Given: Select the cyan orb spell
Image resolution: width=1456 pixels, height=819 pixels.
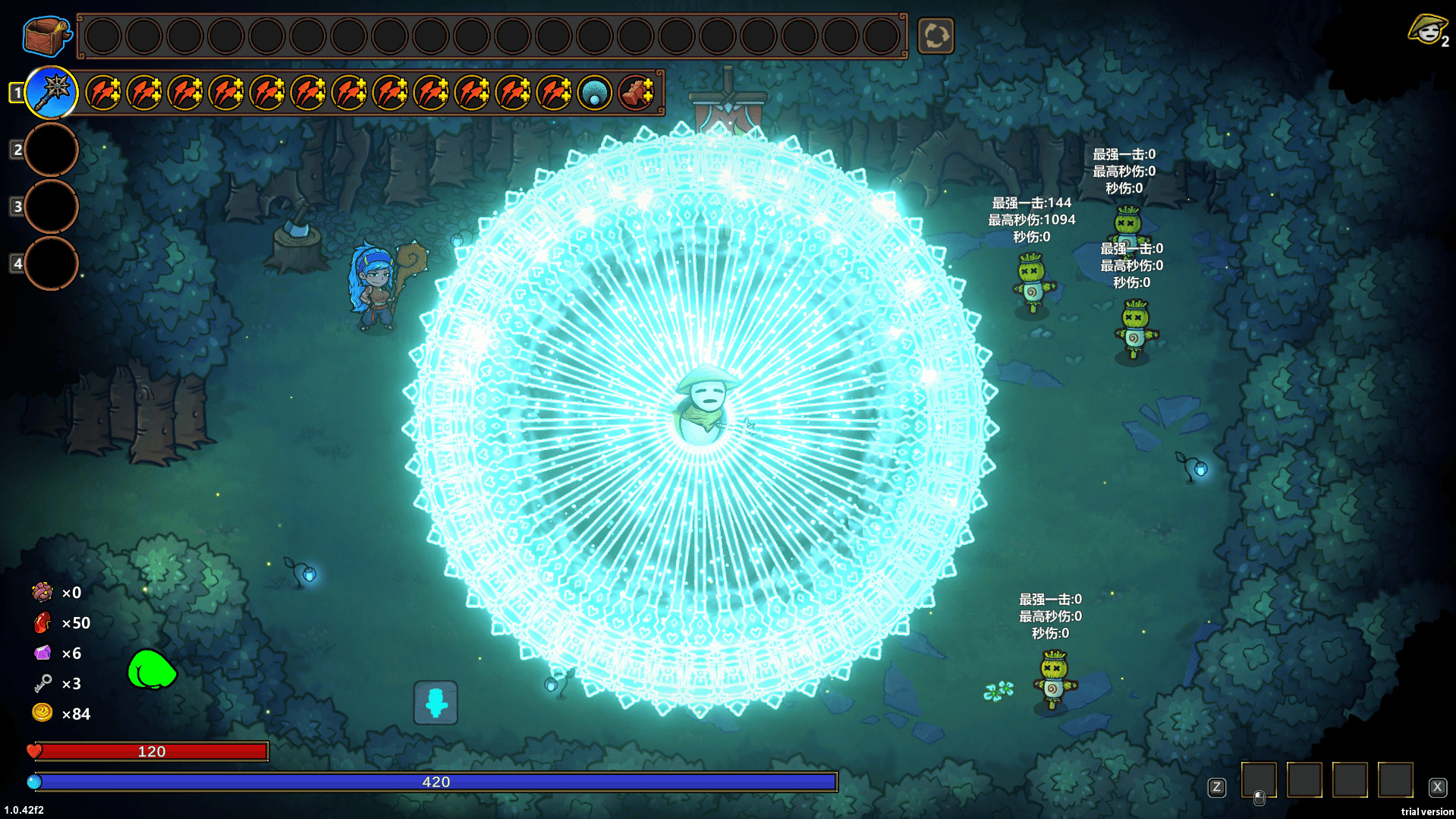Looking at the screenshot, I should coord(595,93).
